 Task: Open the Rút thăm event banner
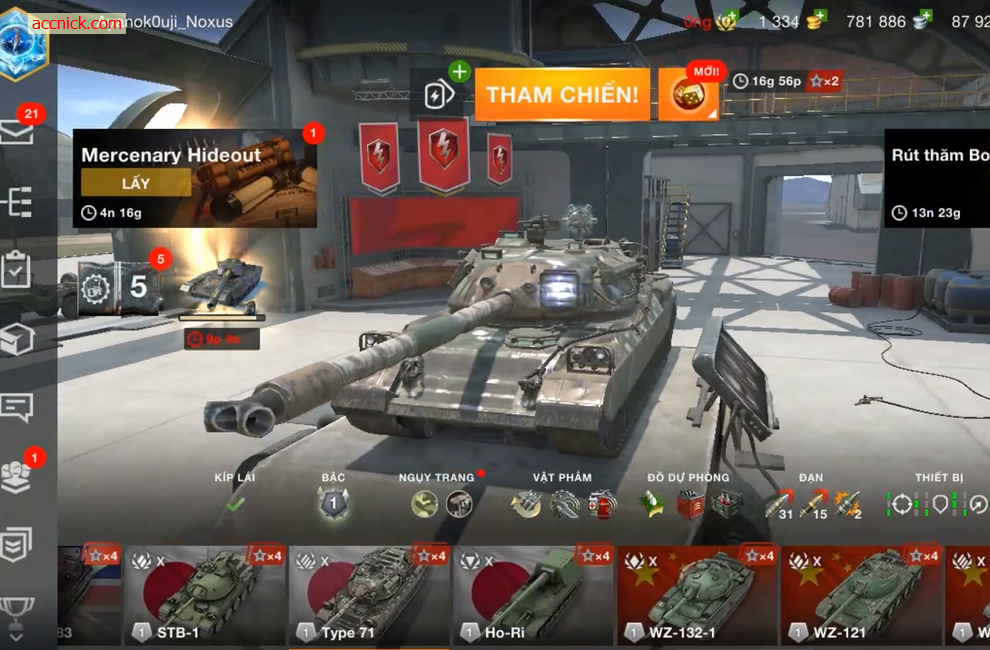pos(937,178)
